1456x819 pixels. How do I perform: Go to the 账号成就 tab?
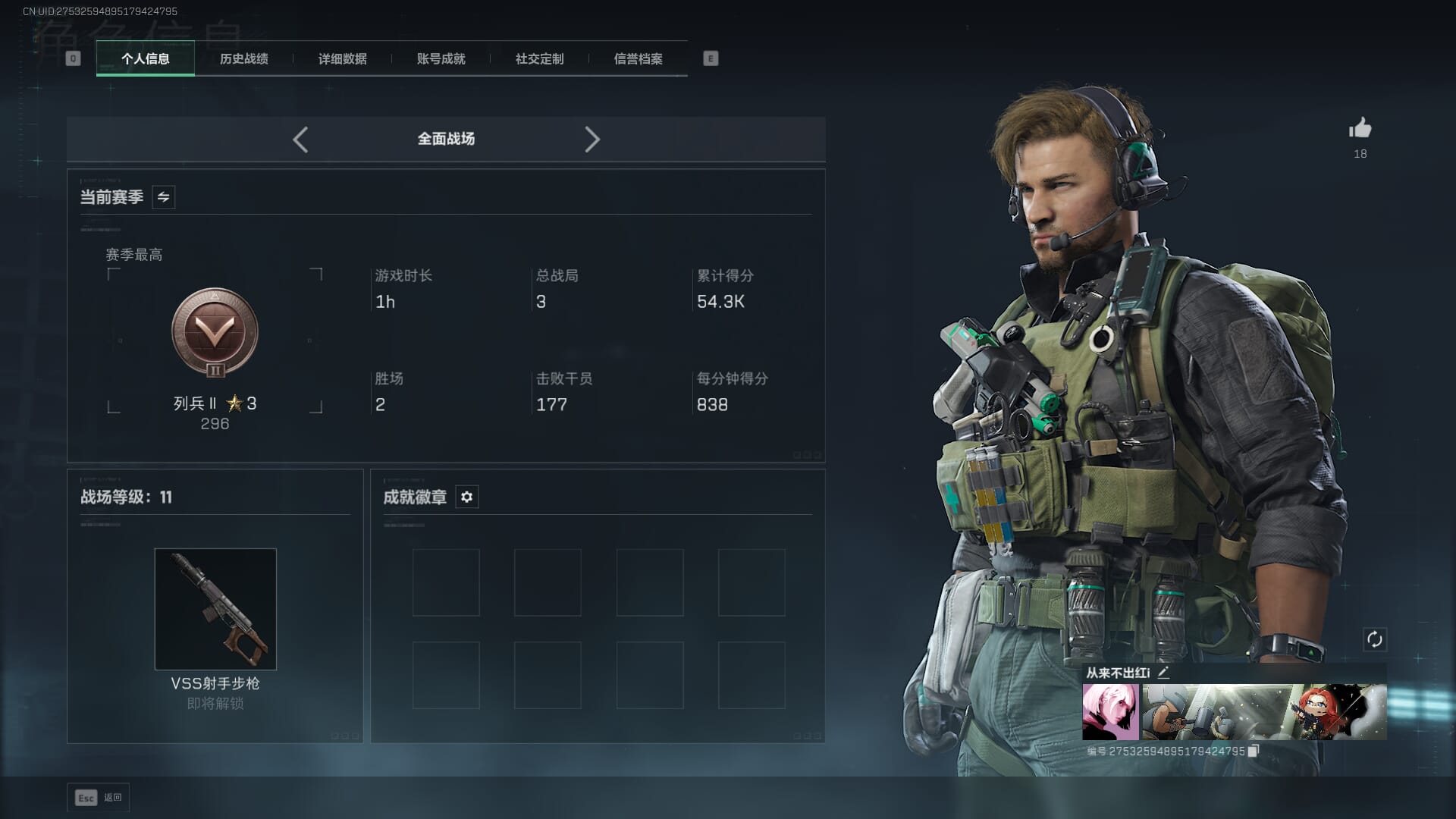pos(441,58)
